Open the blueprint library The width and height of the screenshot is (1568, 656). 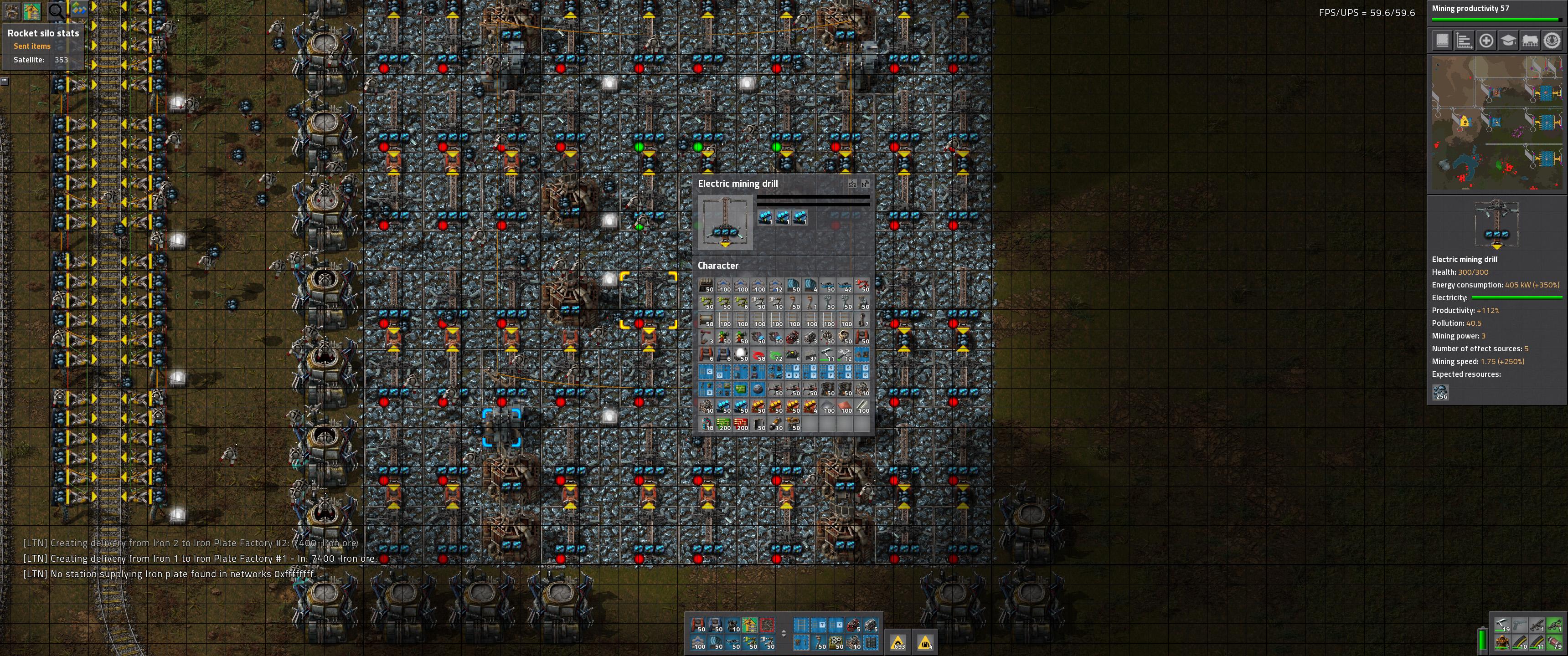click(x=1443, y=40)
